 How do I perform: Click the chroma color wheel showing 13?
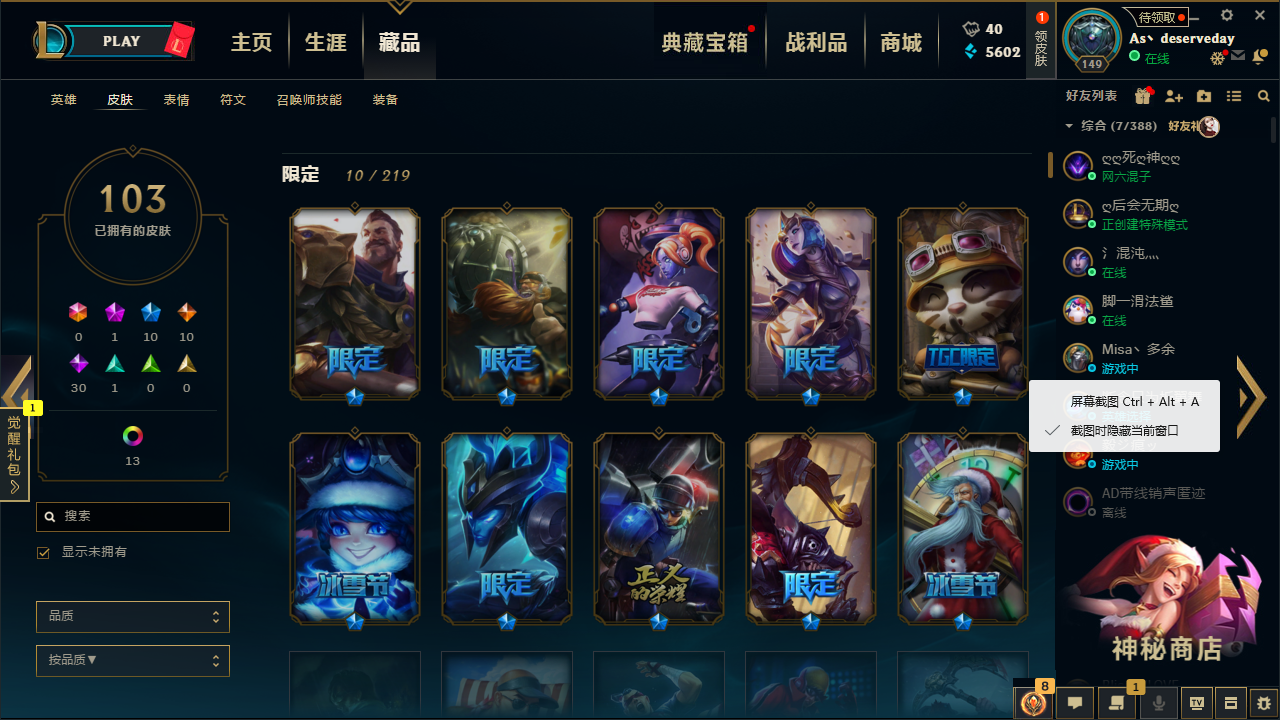[133, 436]
